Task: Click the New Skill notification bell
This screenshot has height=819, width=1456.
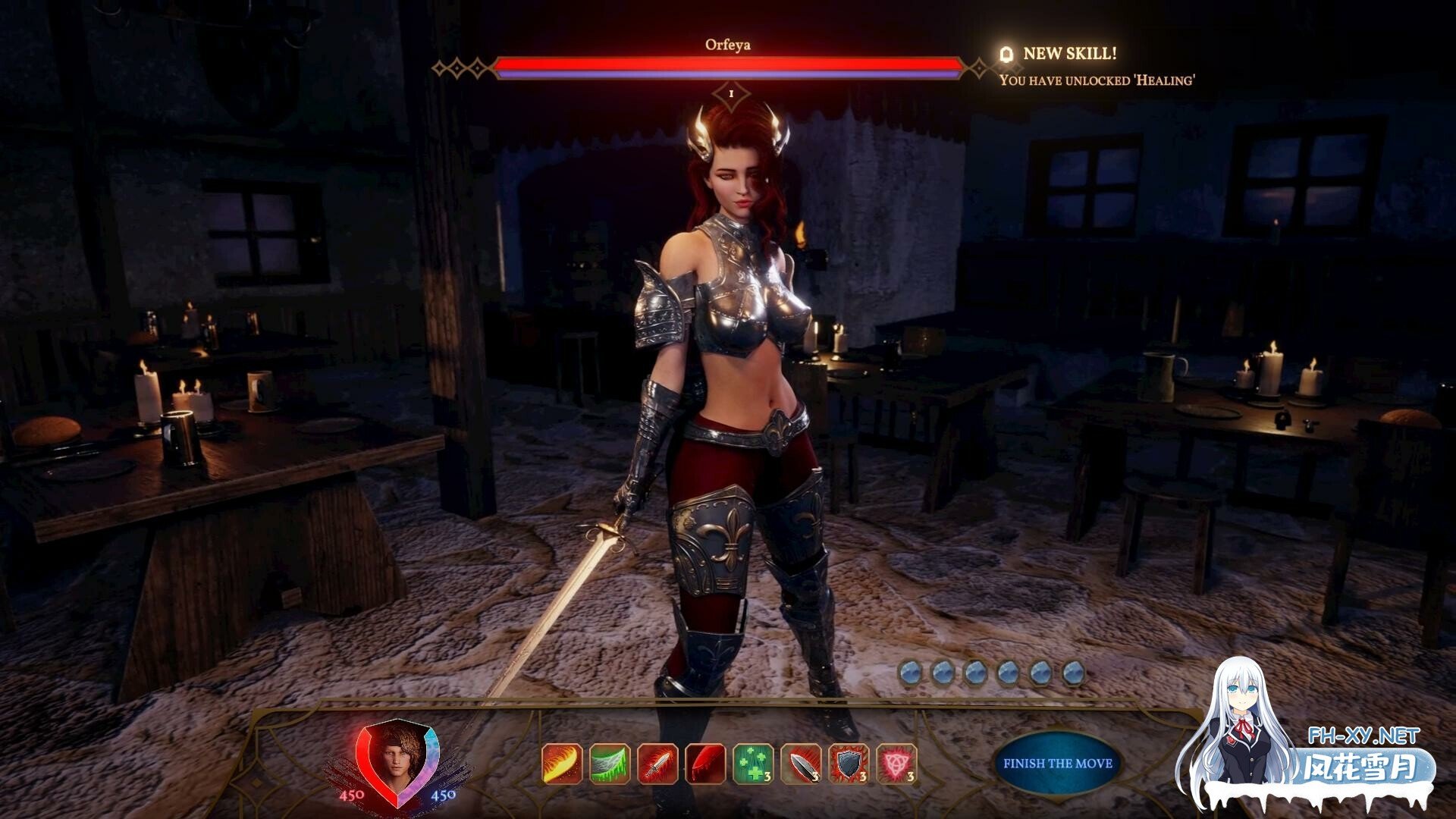Action: [1007, 54]
